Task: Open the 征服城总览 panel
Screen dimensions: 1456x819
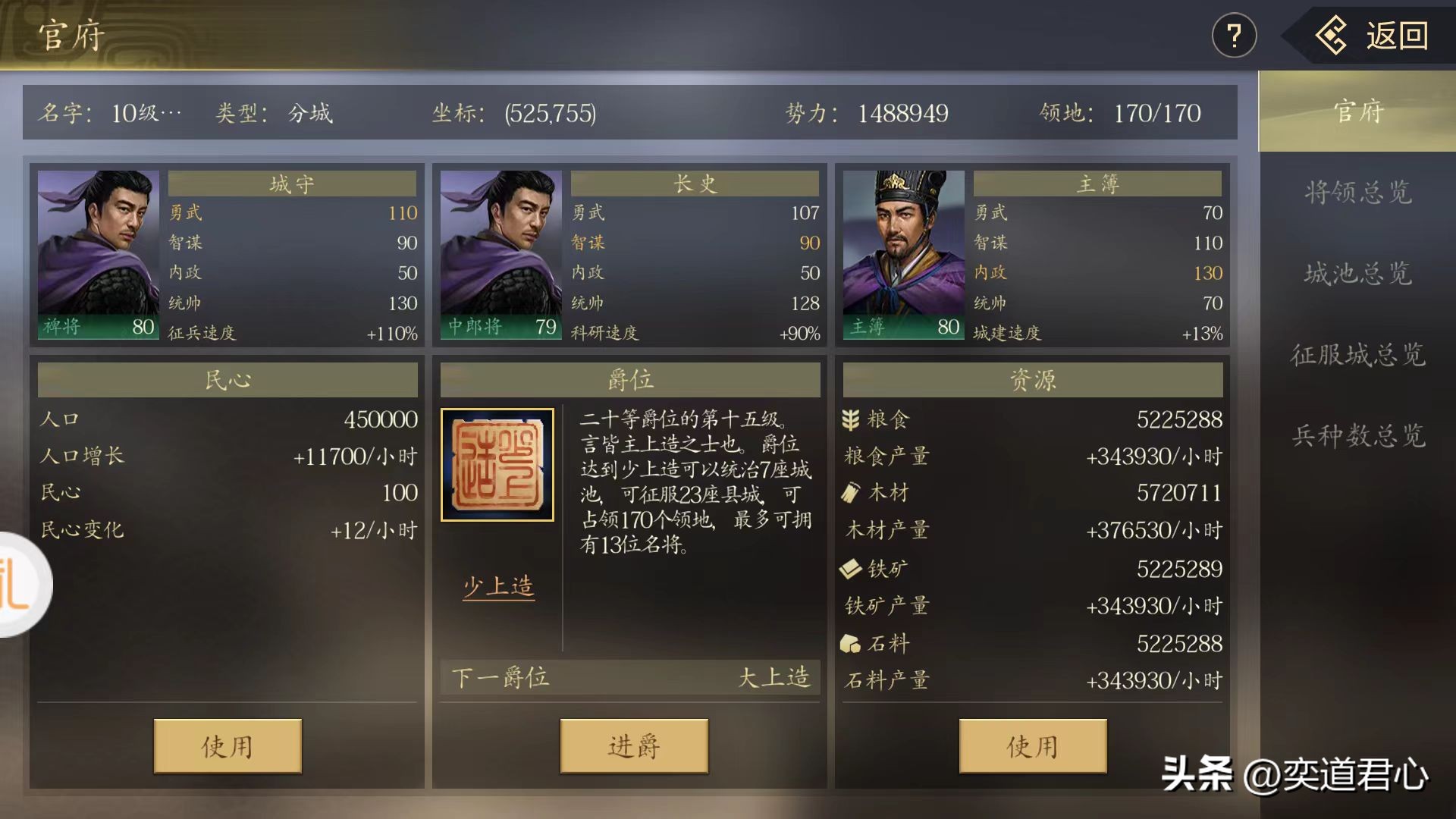Action: [x=1360, y=357]
